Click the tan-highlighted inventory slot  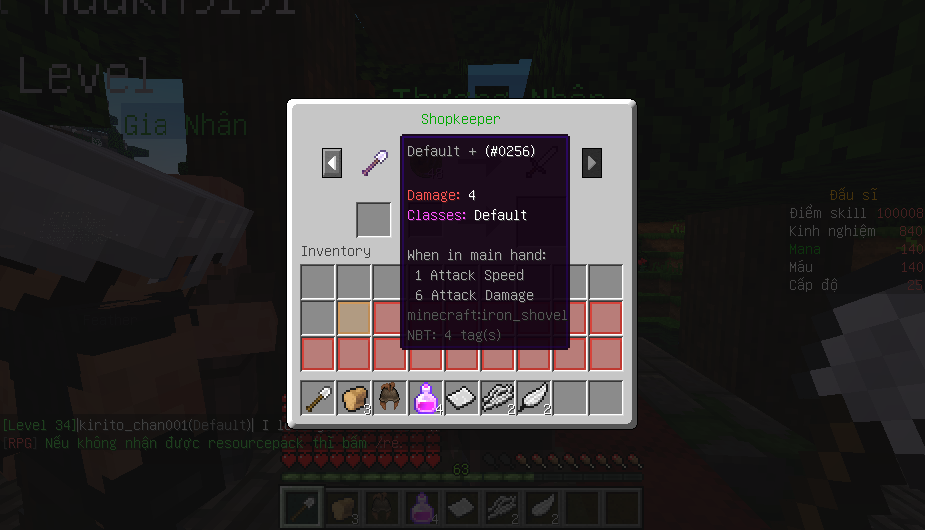[354, 318]
